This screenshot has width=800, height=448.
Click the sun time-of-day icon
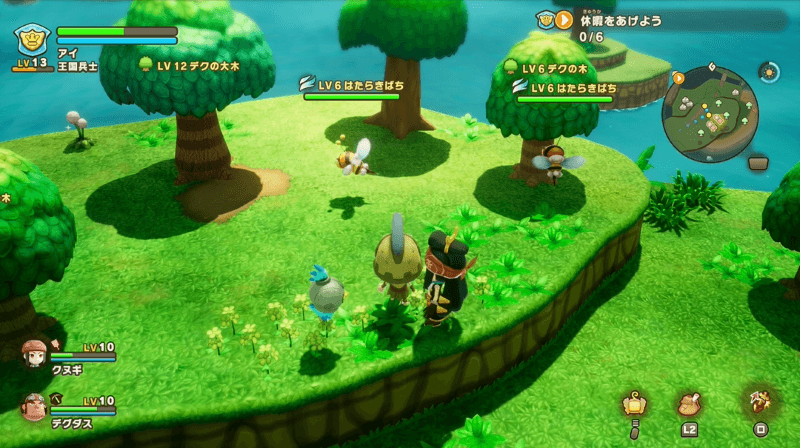[768, 71]
